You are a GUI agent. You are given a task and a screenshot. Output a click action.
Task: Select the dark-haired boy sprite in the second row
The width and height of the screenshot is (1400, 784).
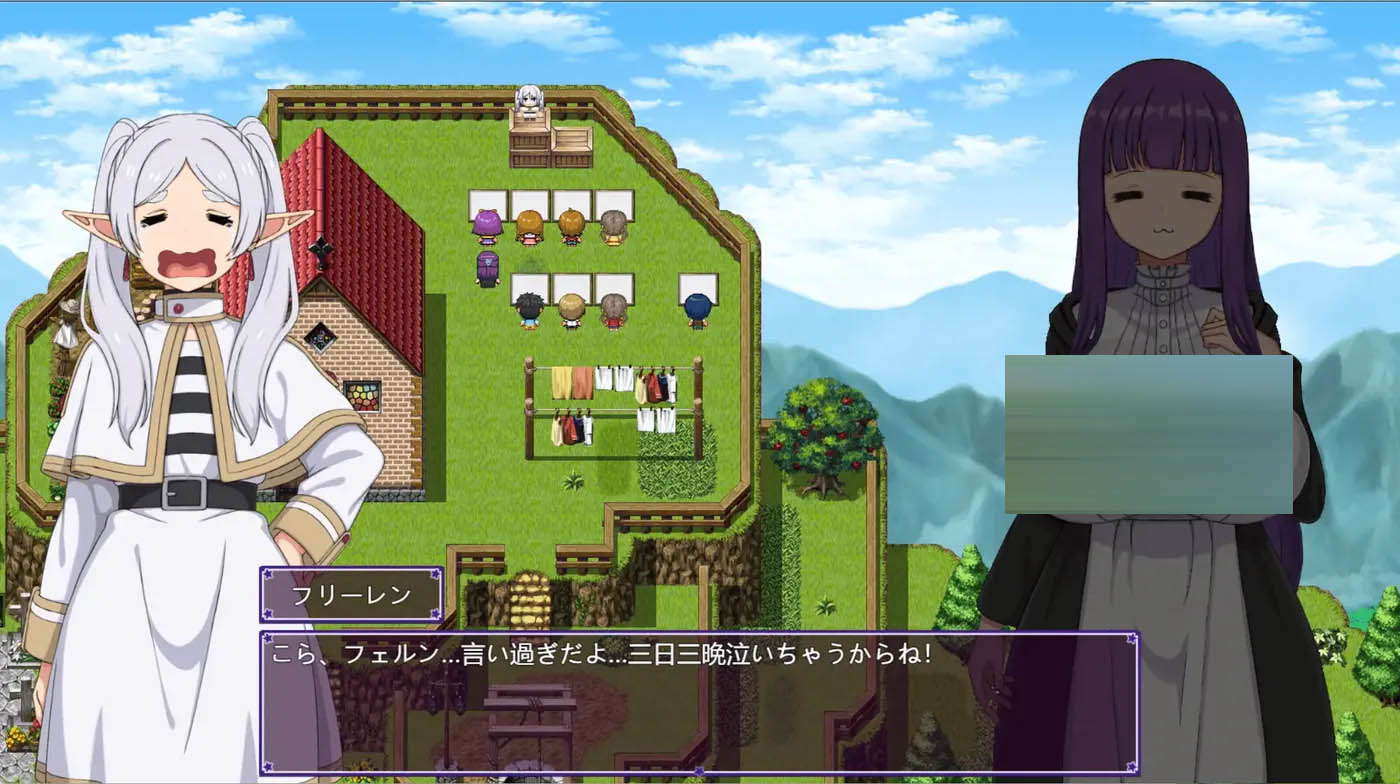(x=530, y=309)
